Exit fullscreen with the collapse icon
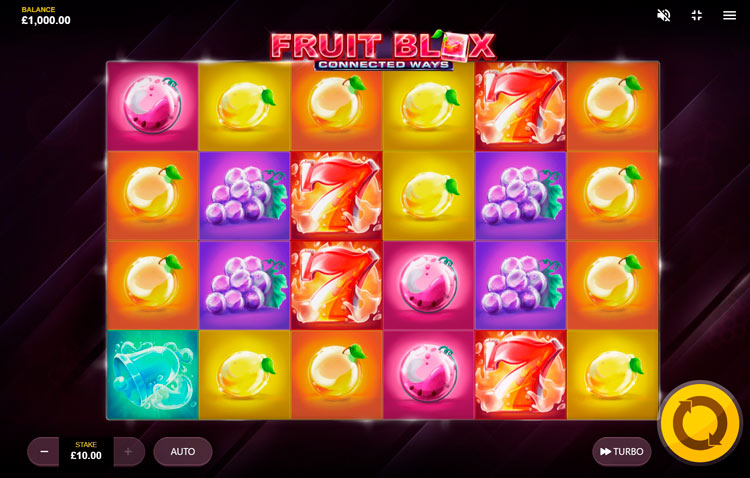This screenshot has width=750, height=478. pos(697,15)
